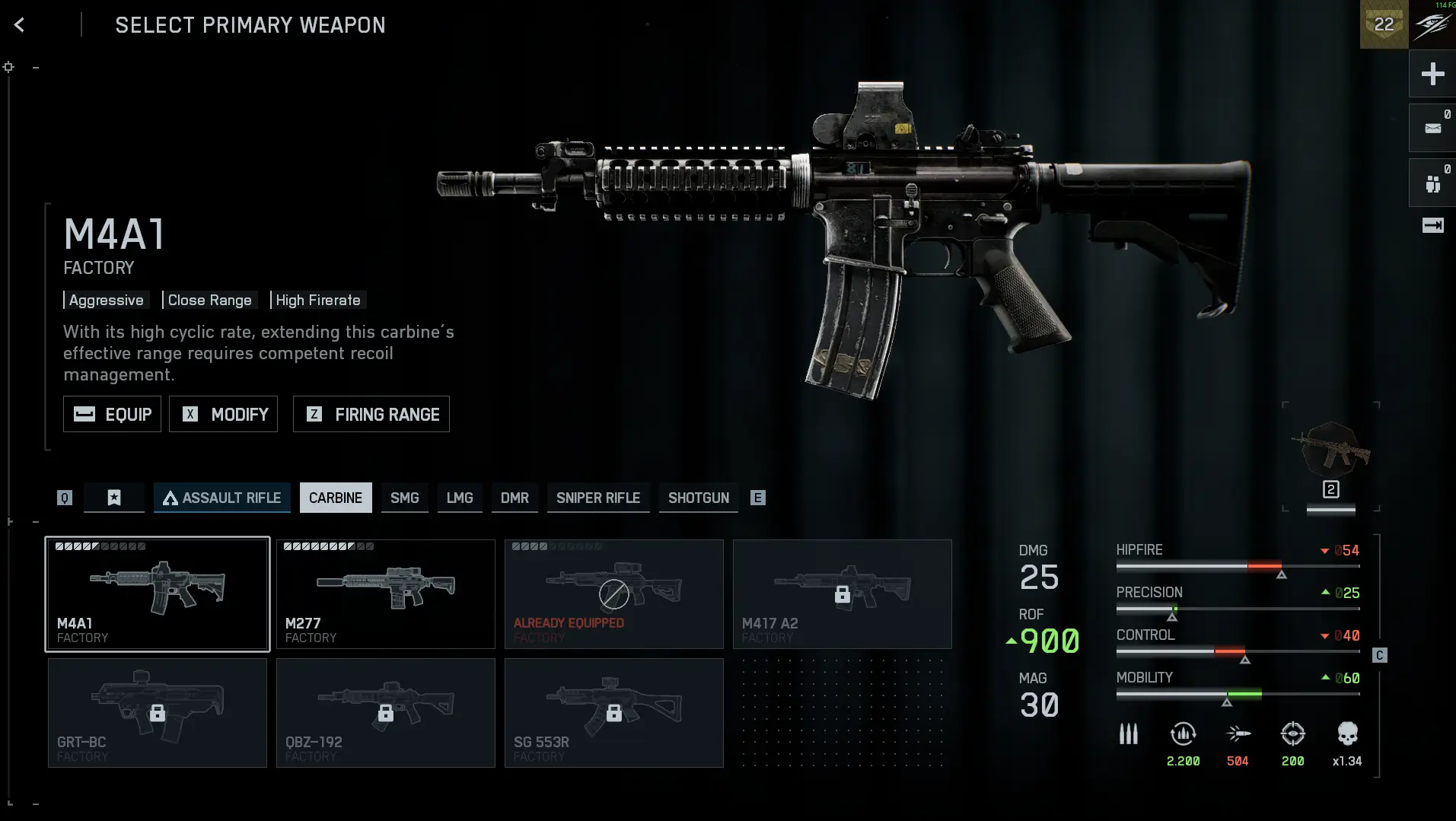Open the plus button in the sidebar

[x=1432, y=74]
